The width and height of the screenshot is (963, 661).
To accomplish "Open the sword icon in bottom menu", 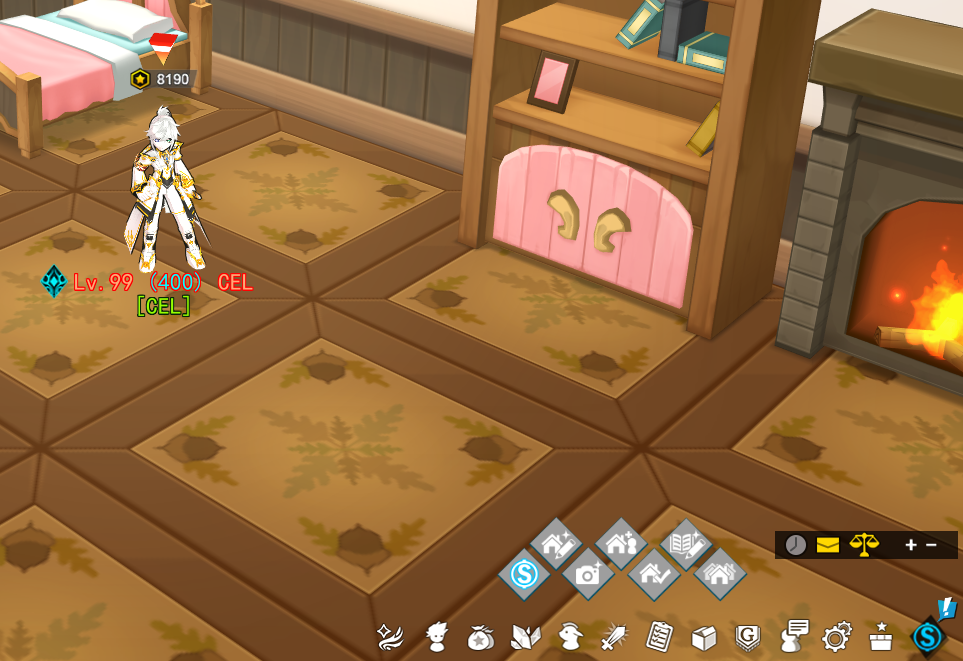I will (x=614, y=636).
